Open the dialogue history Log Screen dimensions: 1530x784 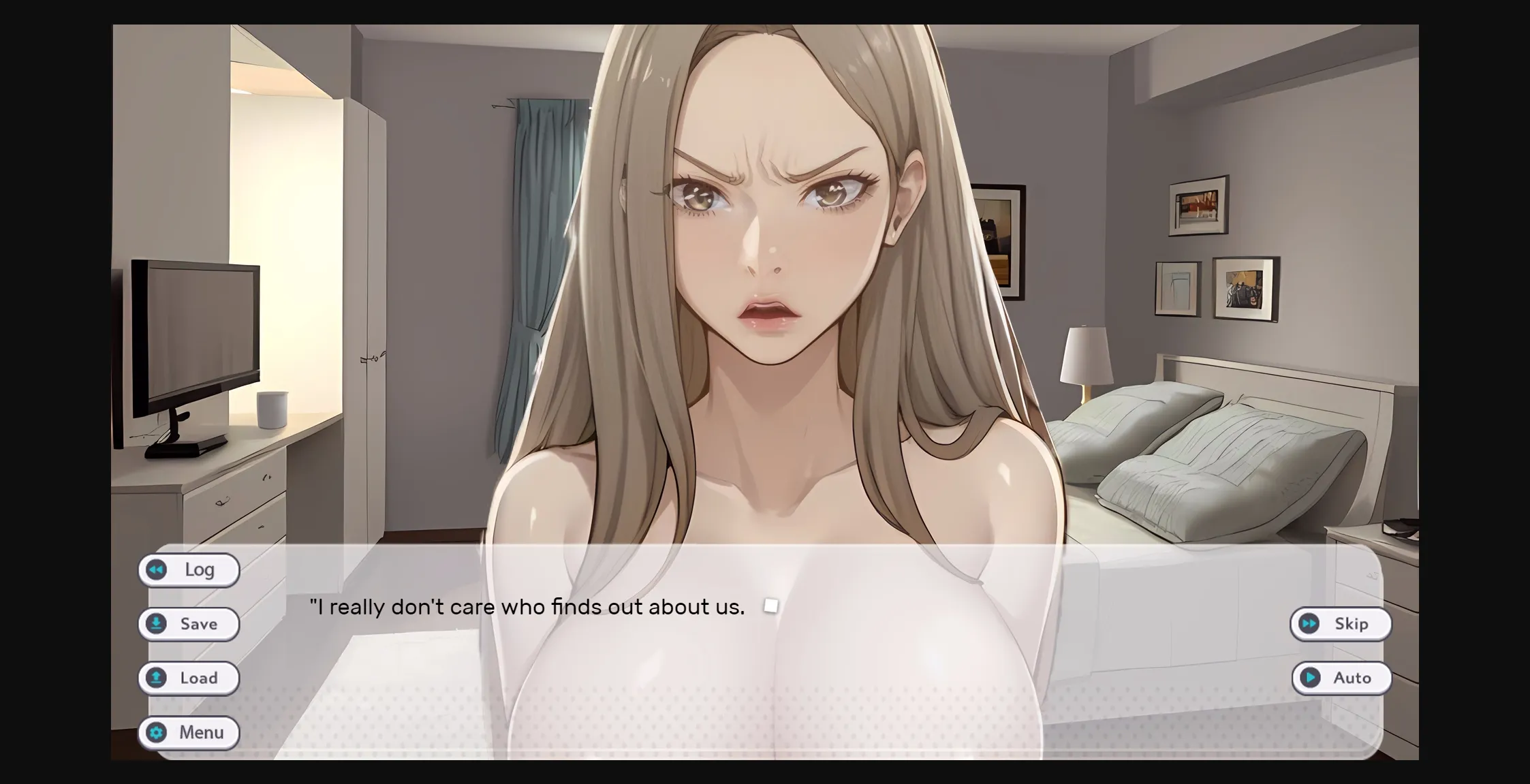(x=189, y=570)
